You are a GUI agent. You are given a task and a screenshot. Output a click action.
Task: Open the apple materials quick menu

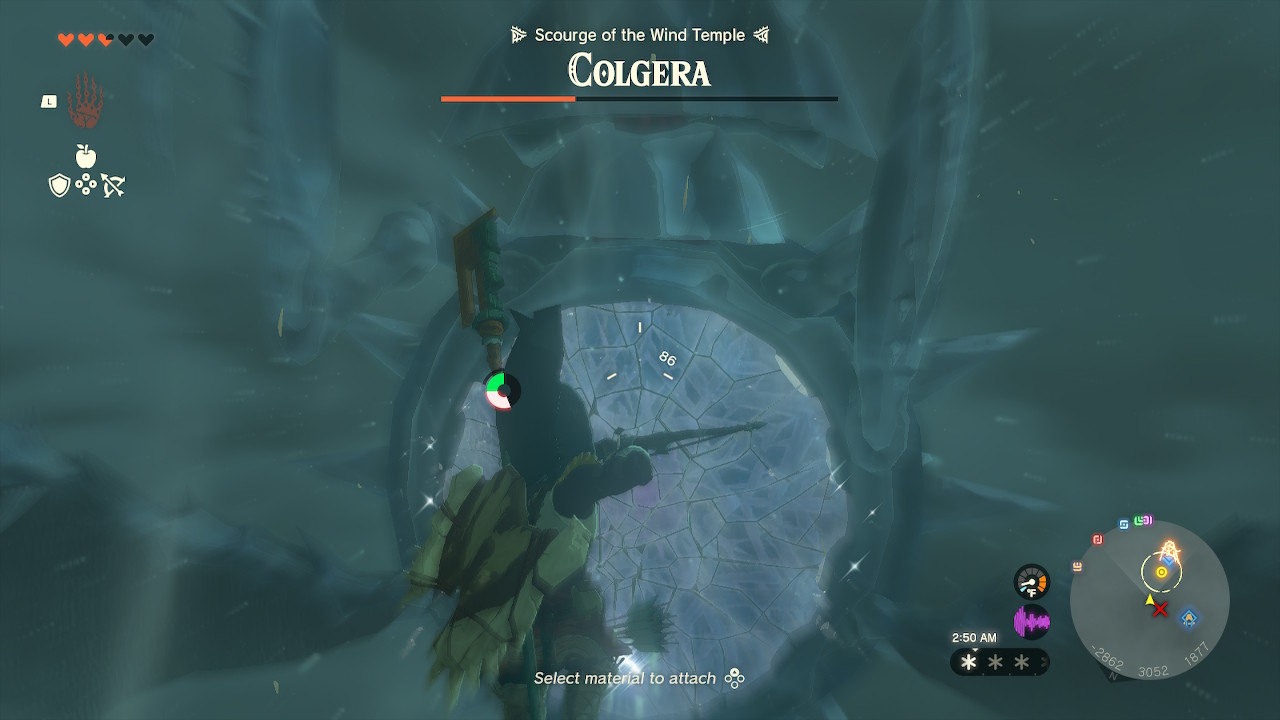tap(86, 156)
